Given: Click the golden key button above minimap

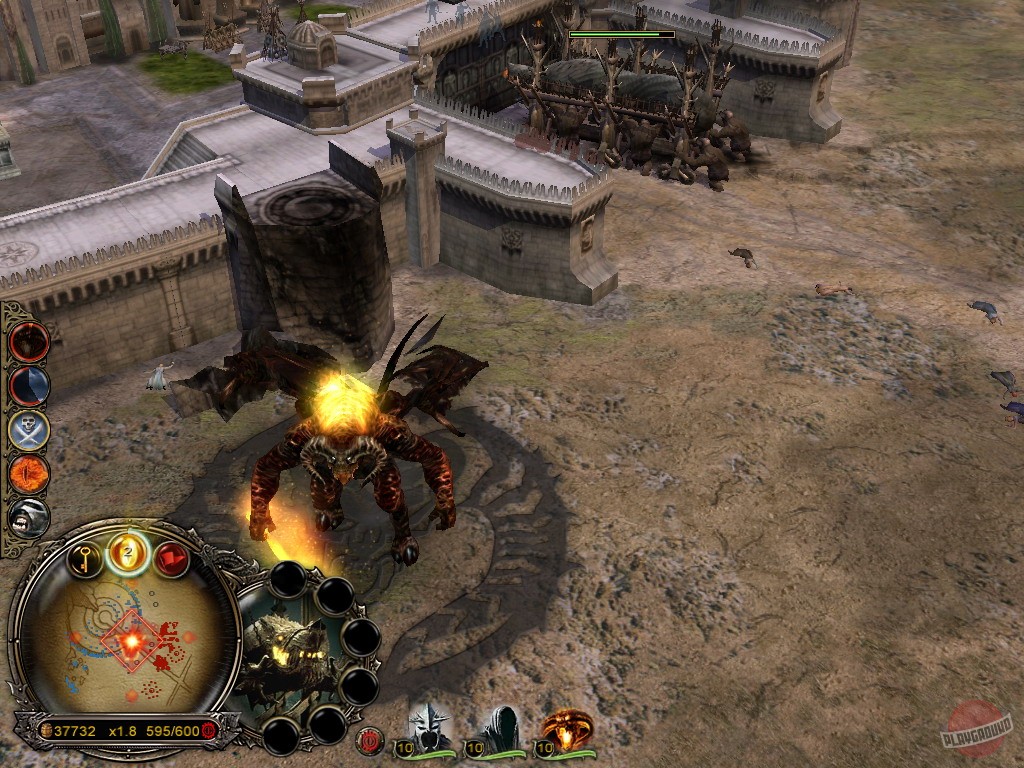Looking at the screenshot, I should pyautogui.click(x=86, y=557).
